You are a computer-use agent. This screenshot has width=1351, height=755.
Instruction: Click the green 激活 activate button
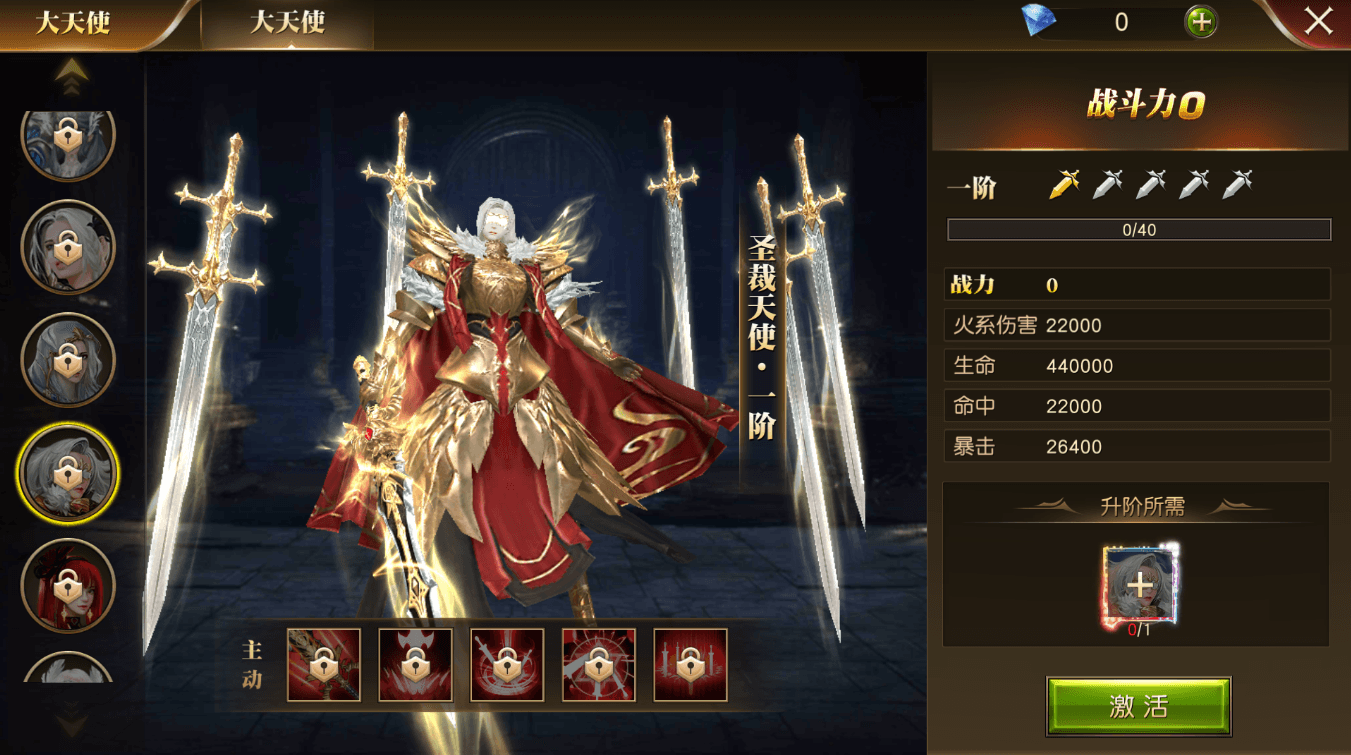pos(1138,706)
